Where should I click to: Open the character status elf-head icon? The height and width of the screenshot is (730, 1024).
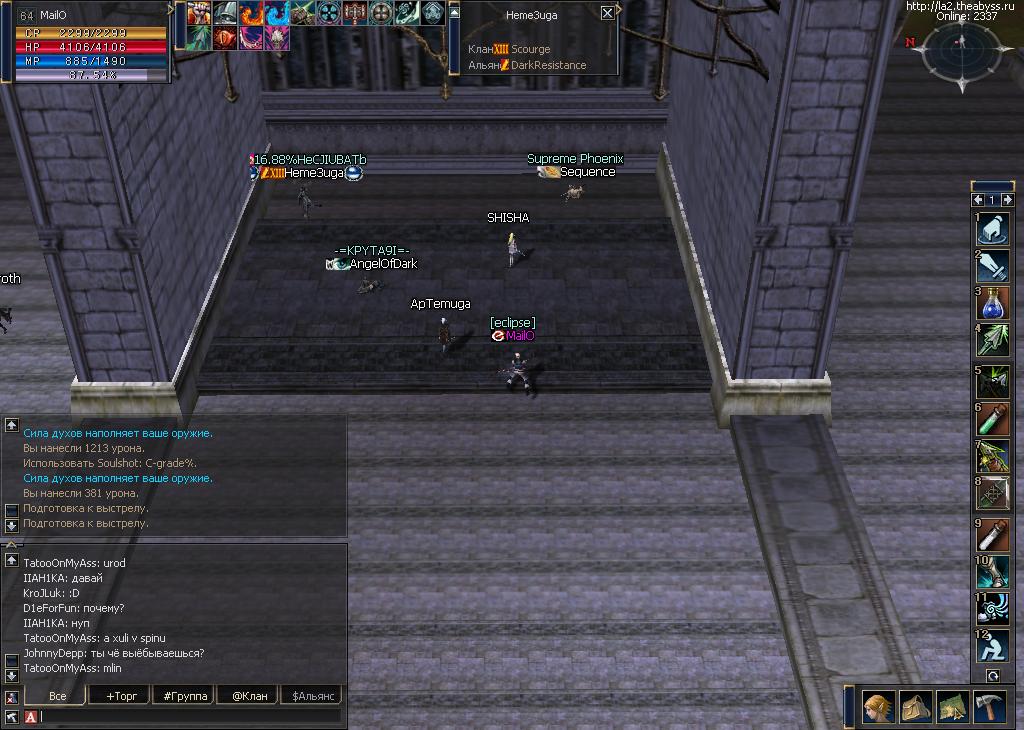tap(879, 707)
